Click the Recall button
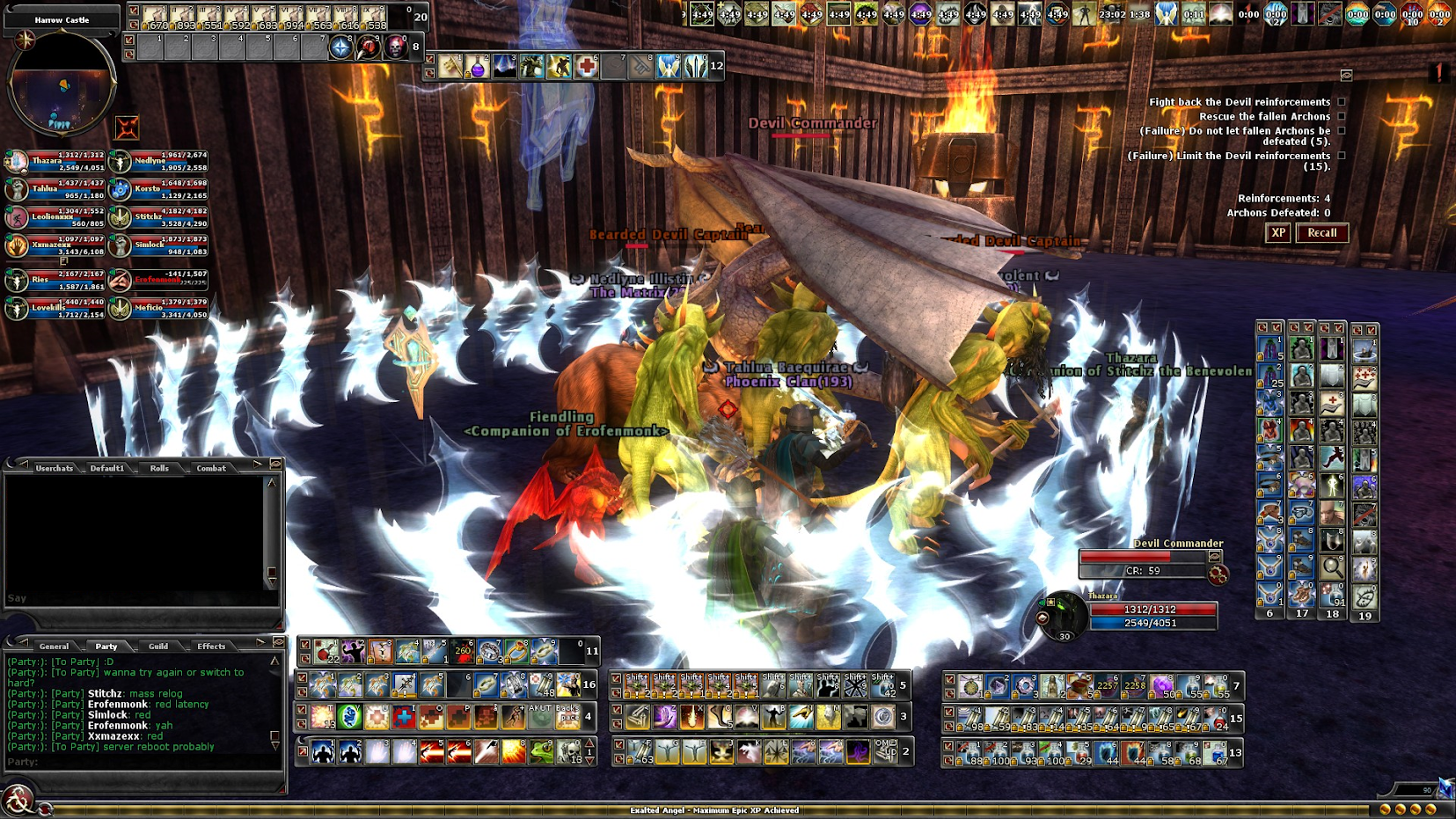Viewport: 1456px width, 819px height. pyautogui.click(x=1321, y=233)
